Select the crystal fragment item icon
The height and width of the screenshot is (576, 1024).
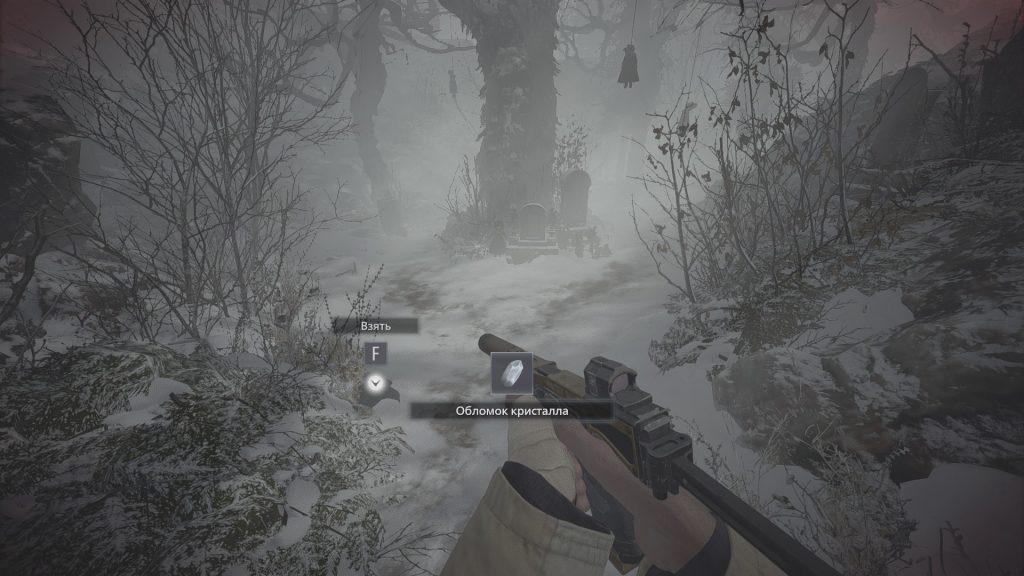pos(512,374)
